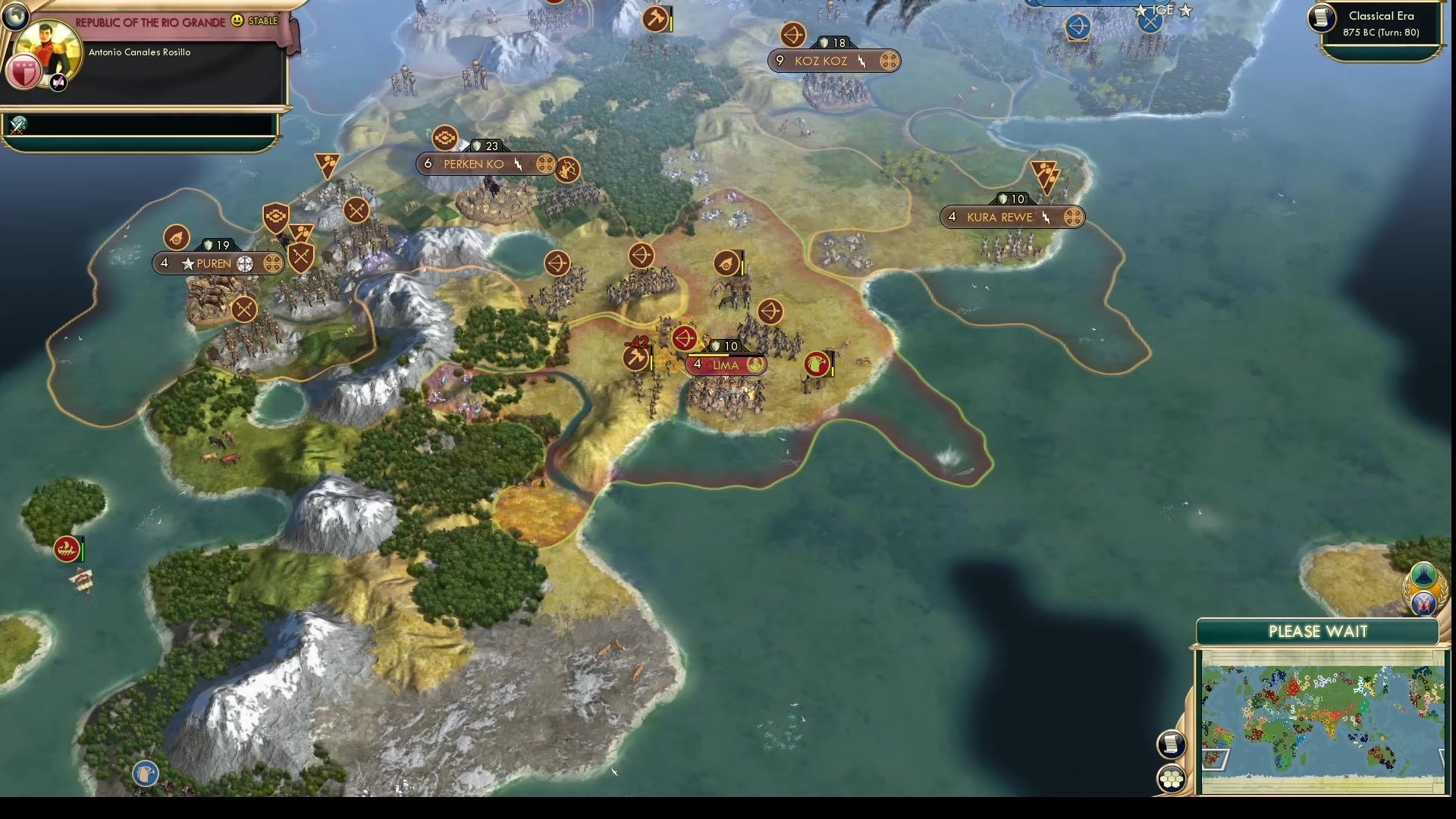The image size is (1456, 819).
Task: Select the Kura Rewe city banner
Action: click(x=999, y=217)
